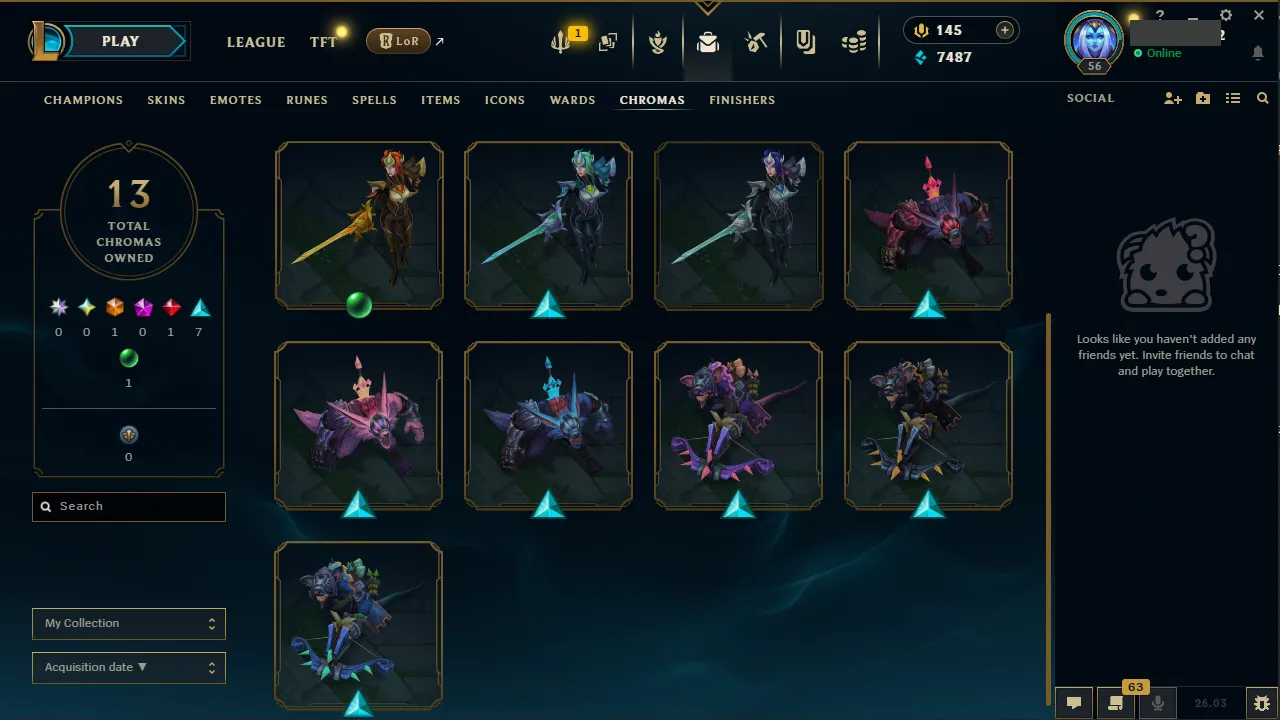This screenshot has height=720, width=1280.
Task: Open Clash via the trophy icon
Action: pos(658,42)
